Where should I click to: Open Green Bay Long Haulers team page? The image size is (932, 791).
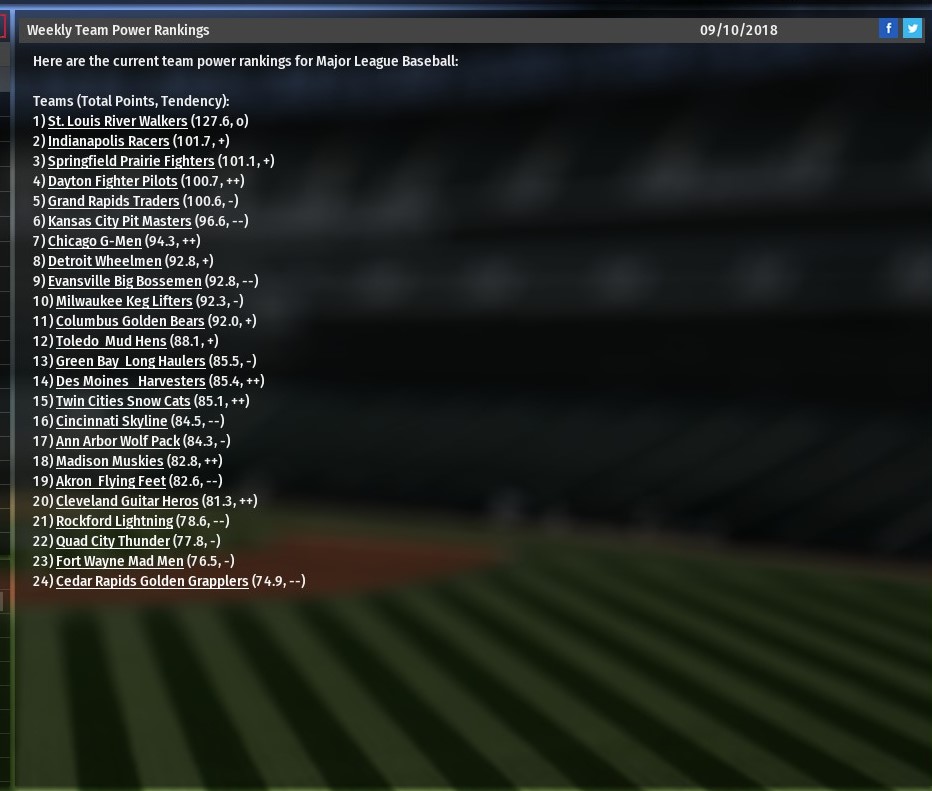130,361
